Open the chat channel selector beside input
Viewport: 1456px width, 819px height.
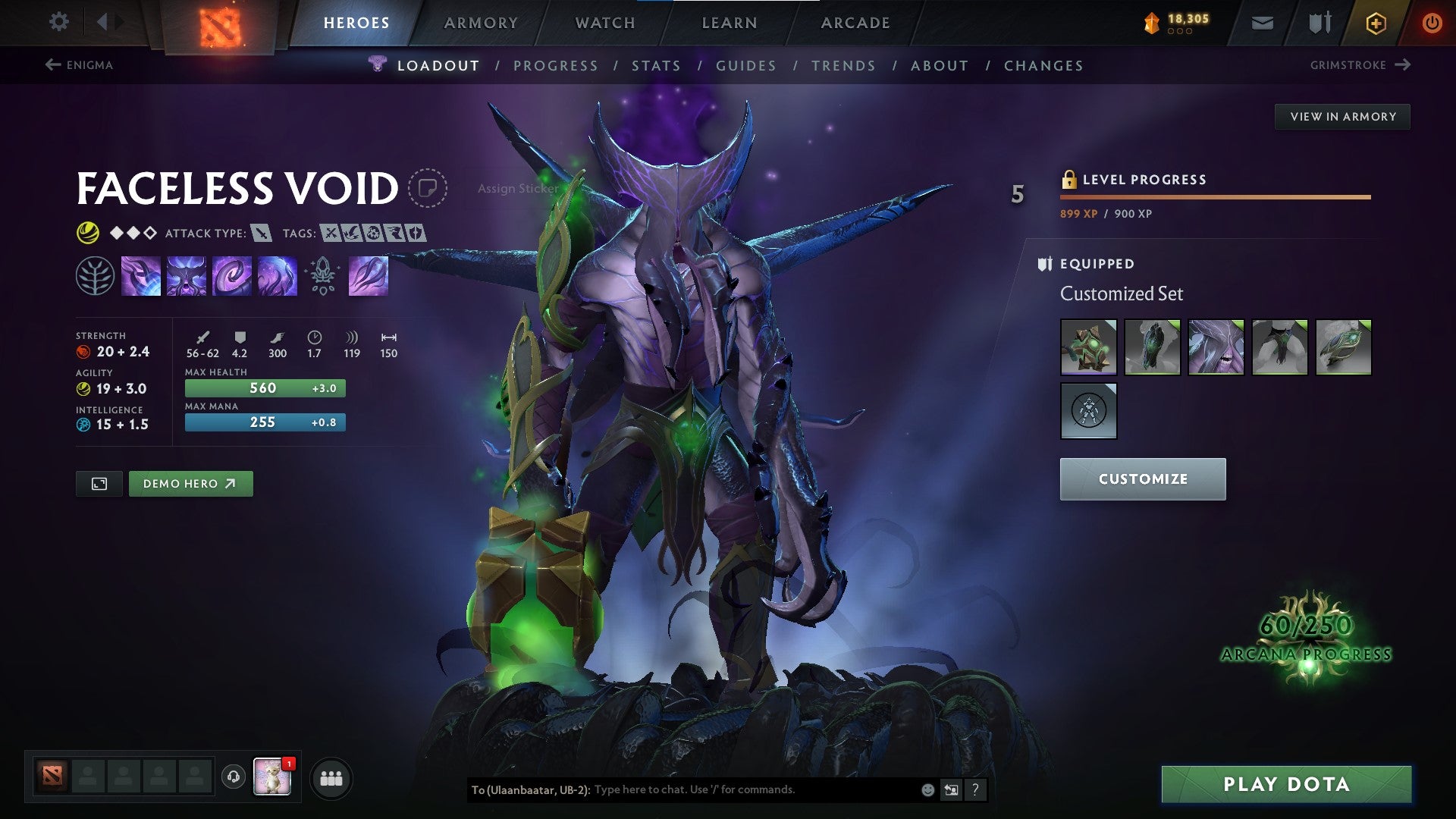[951, 789]
